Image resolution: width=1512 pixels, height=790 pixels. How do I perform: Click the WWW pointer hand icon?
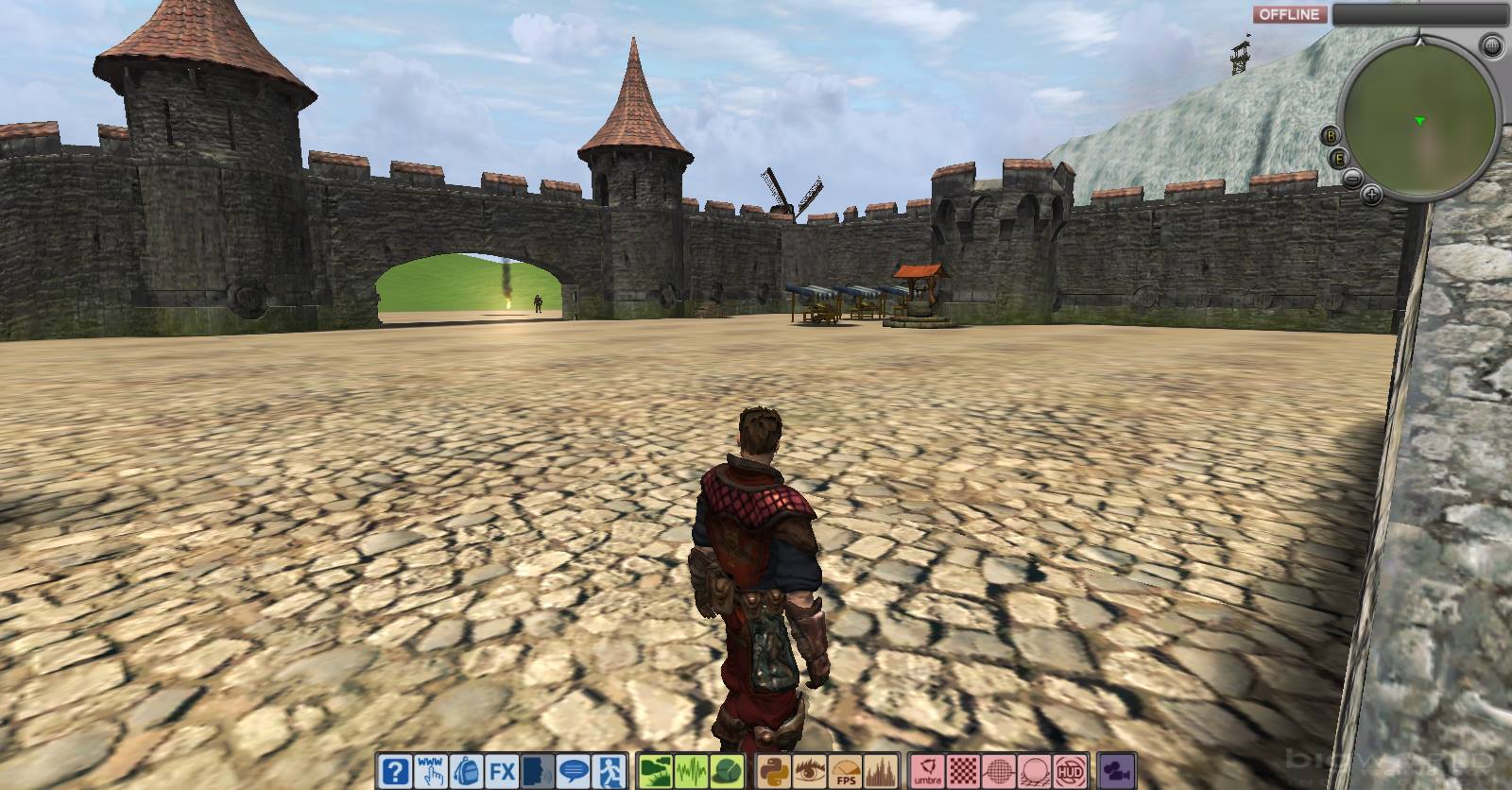432,770
